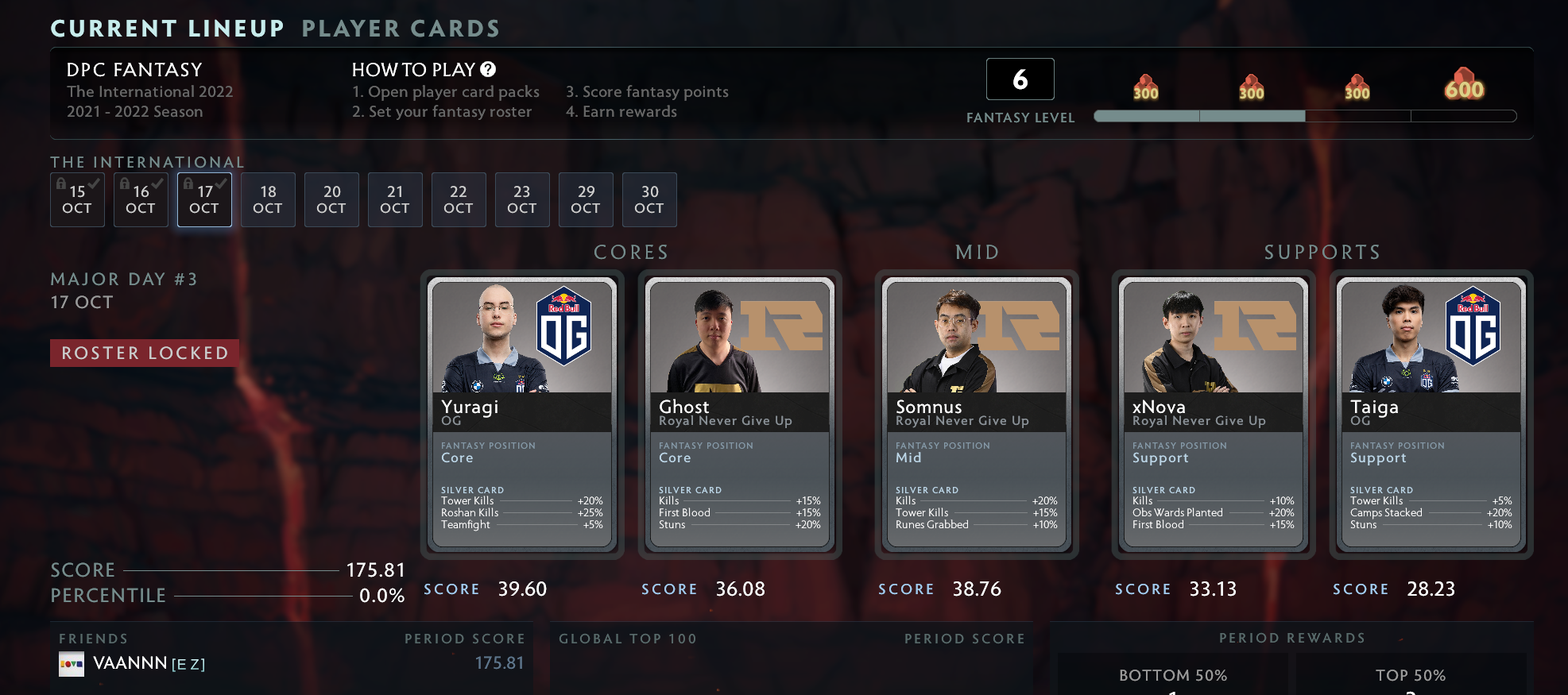This screenshot has width=1568, height=695.
Task: Open the Ghost core player card
Action: click(x=740, y=413)
